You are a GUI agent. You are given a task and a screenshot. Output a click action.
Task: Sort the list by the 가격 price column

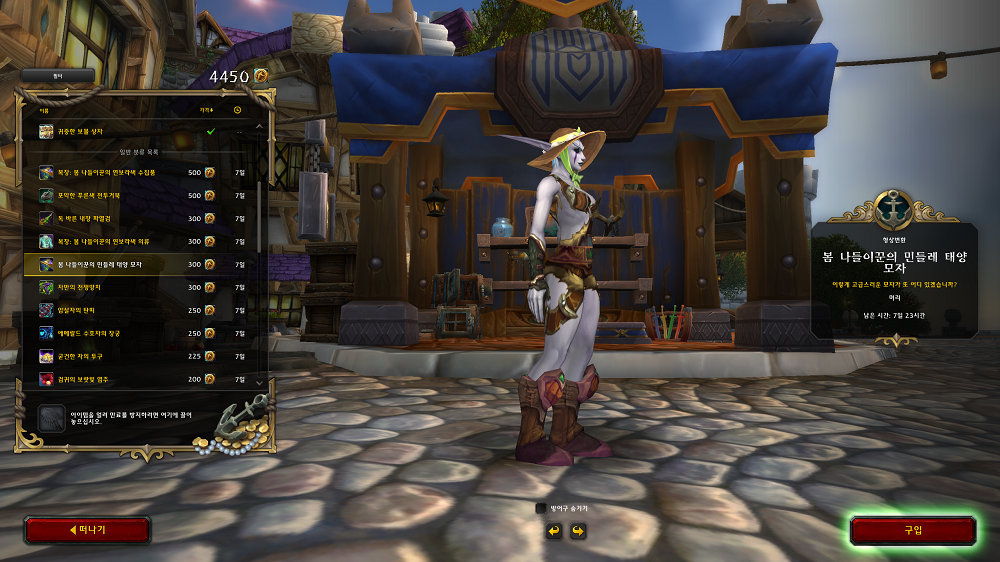(x=206, y=109)
